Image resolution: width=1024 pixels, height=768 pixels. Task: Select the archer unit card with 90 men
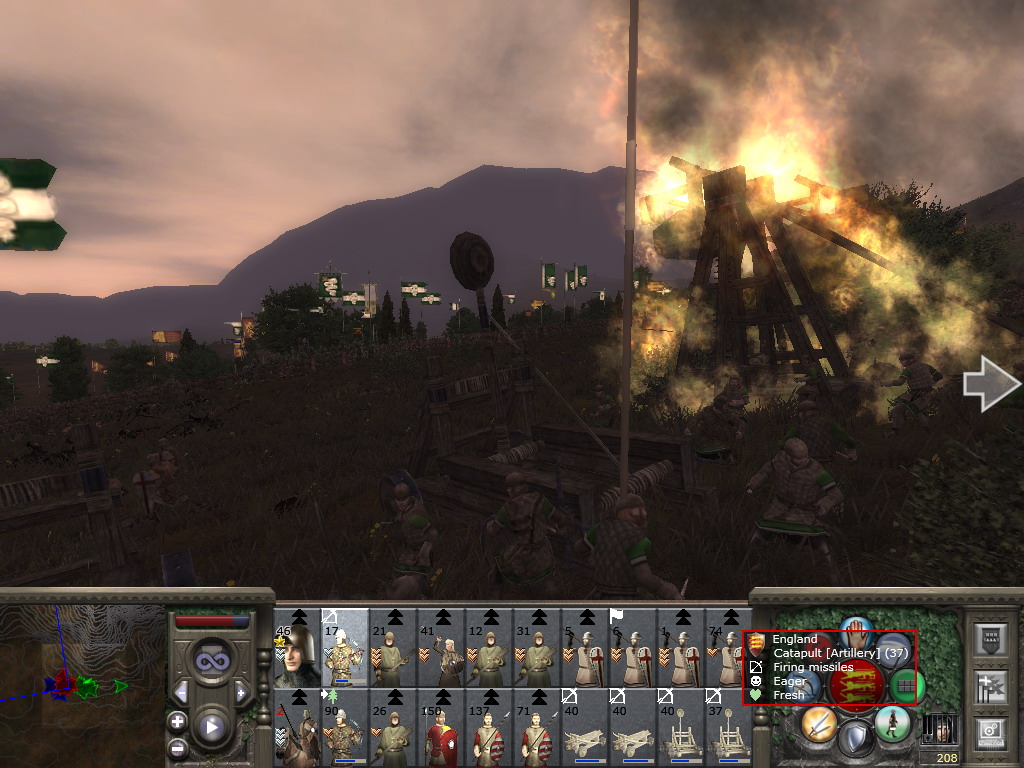(x=345, y=727)
